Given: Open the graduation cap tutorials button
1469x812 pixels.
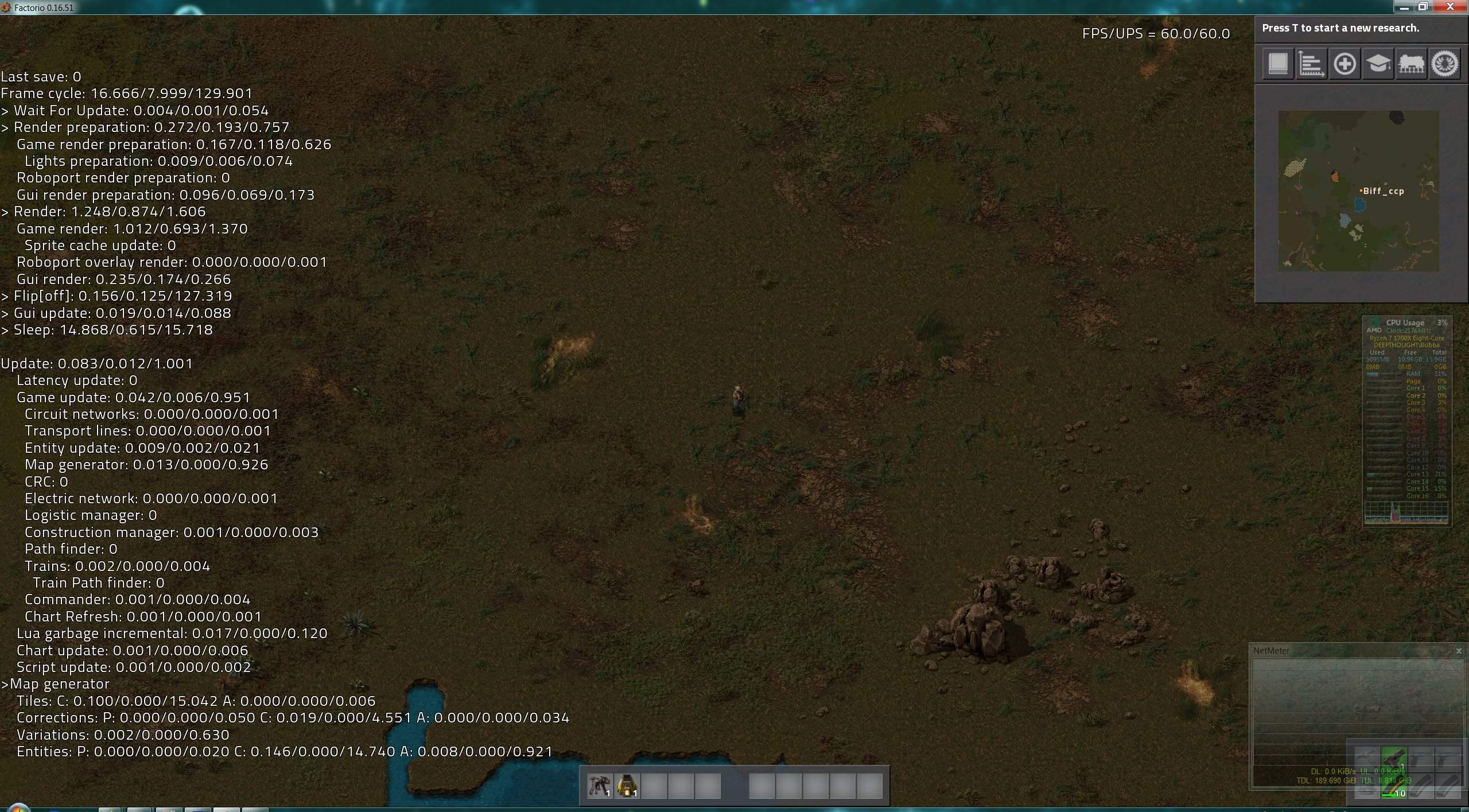Looking at the screenshot, I should point(1378,64).
